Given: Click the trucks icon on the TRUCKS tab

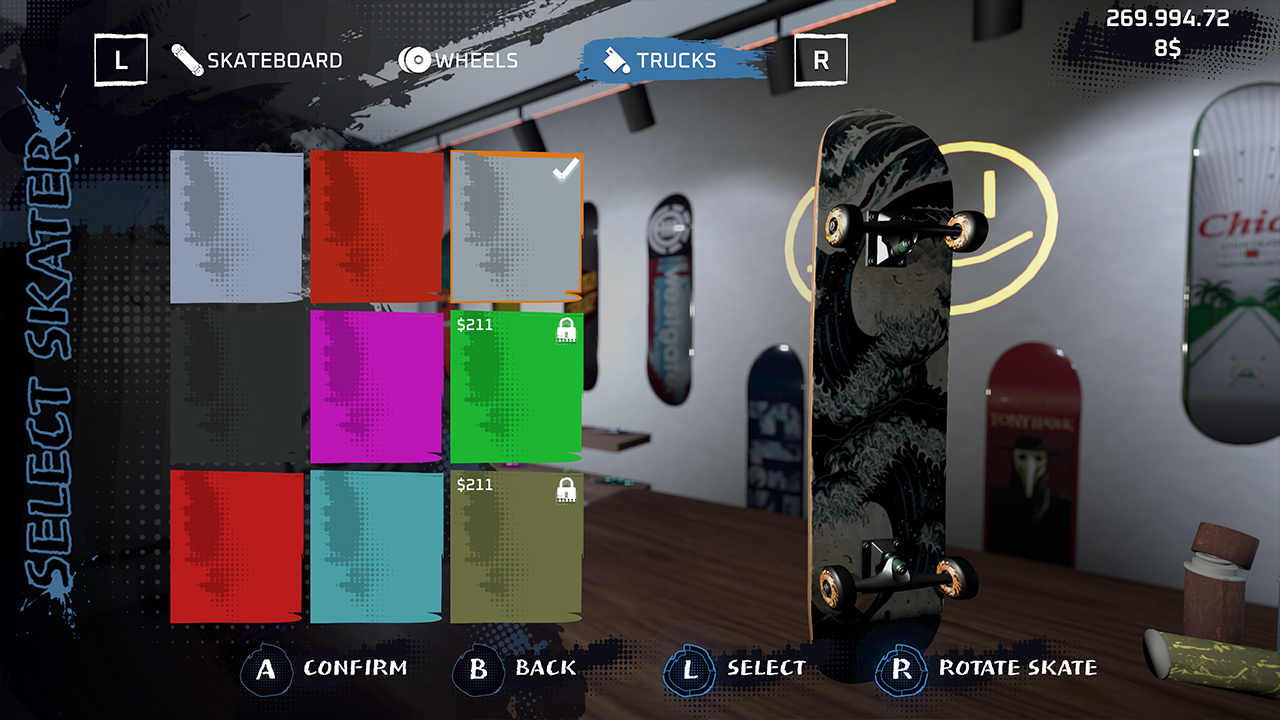Looking at the screenshot, I should coord(617,59).
